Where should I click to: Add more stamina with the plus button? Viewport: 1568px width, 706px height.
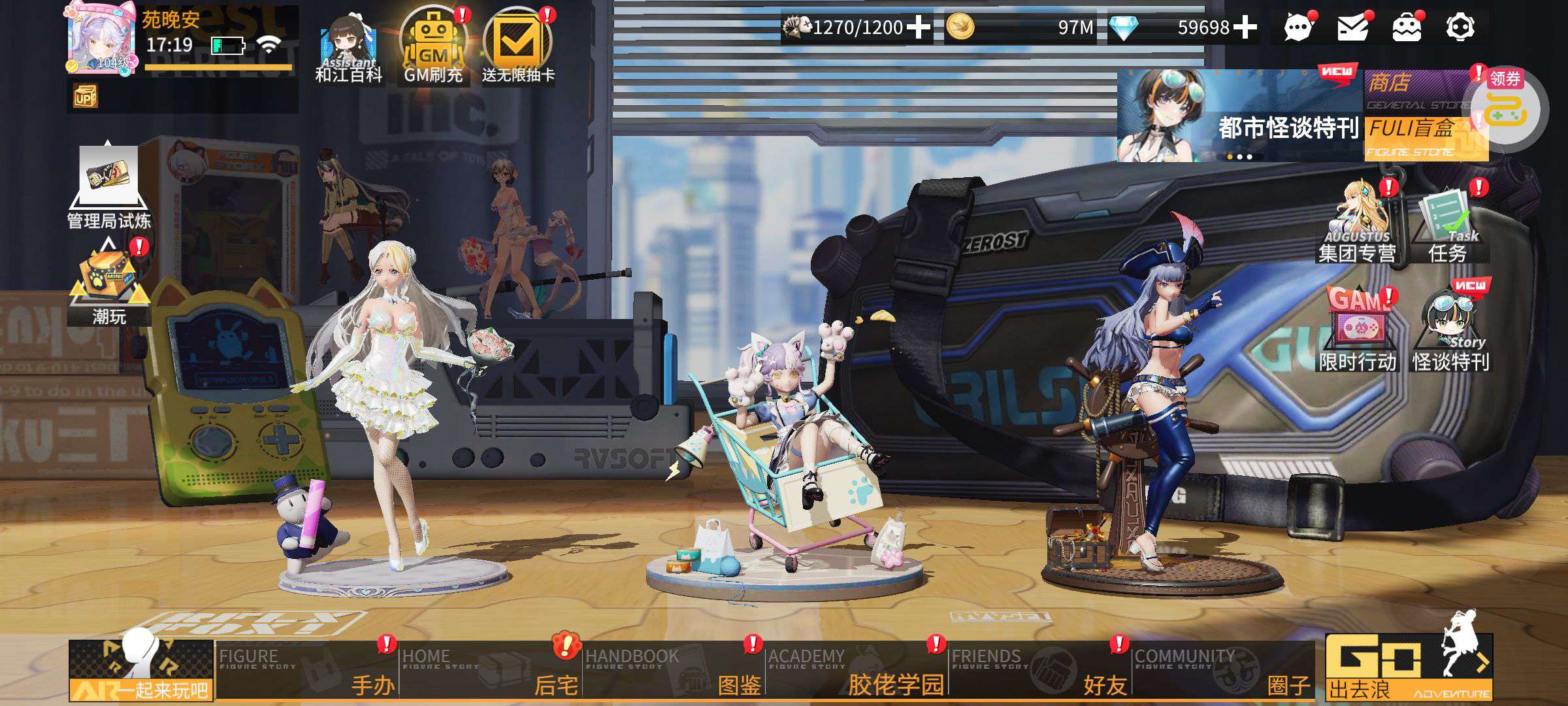pyautogui.click(x=919, y=27)
